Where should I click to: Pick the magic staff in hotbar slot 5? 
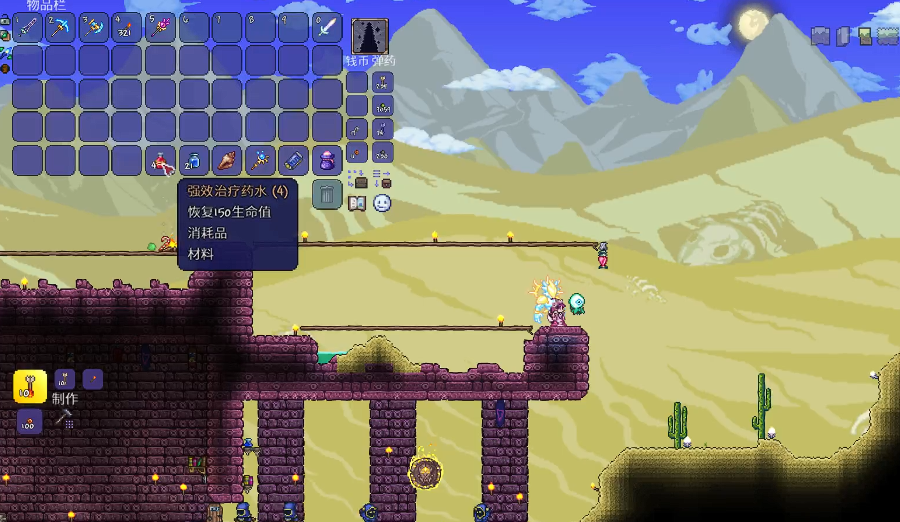coord(160,27)
